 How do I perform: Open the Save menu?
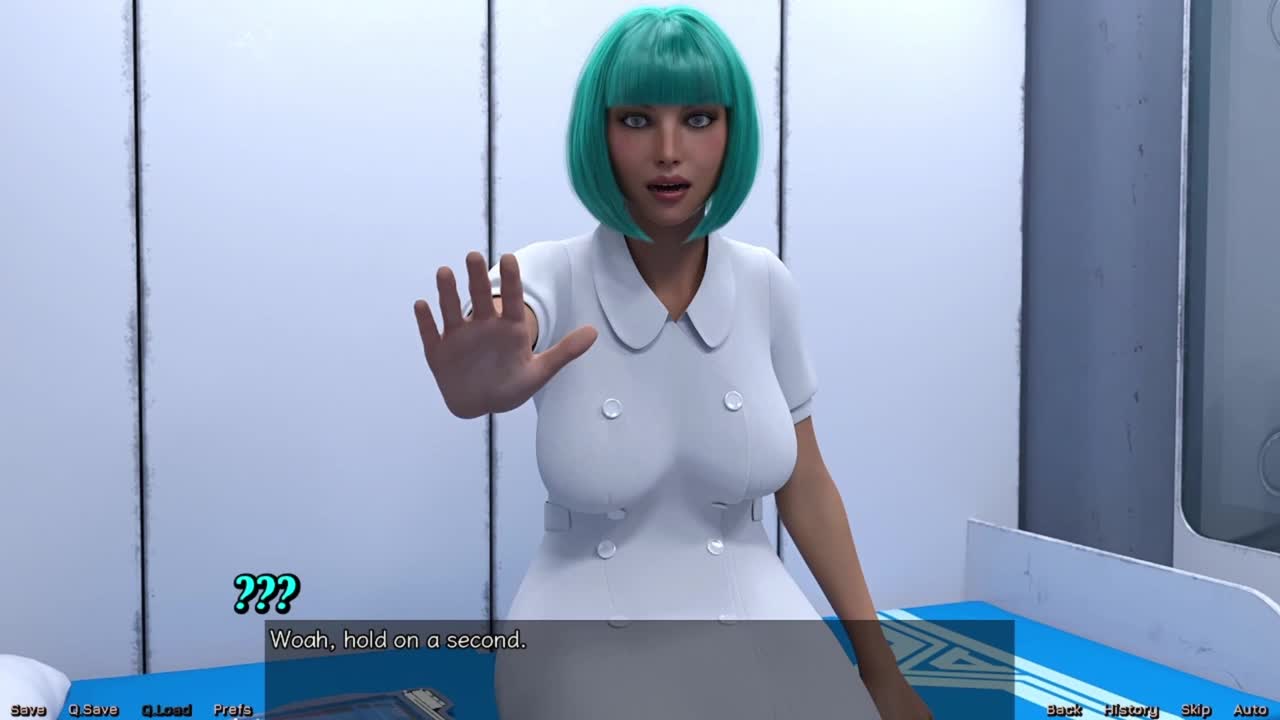tap(28, 710)
